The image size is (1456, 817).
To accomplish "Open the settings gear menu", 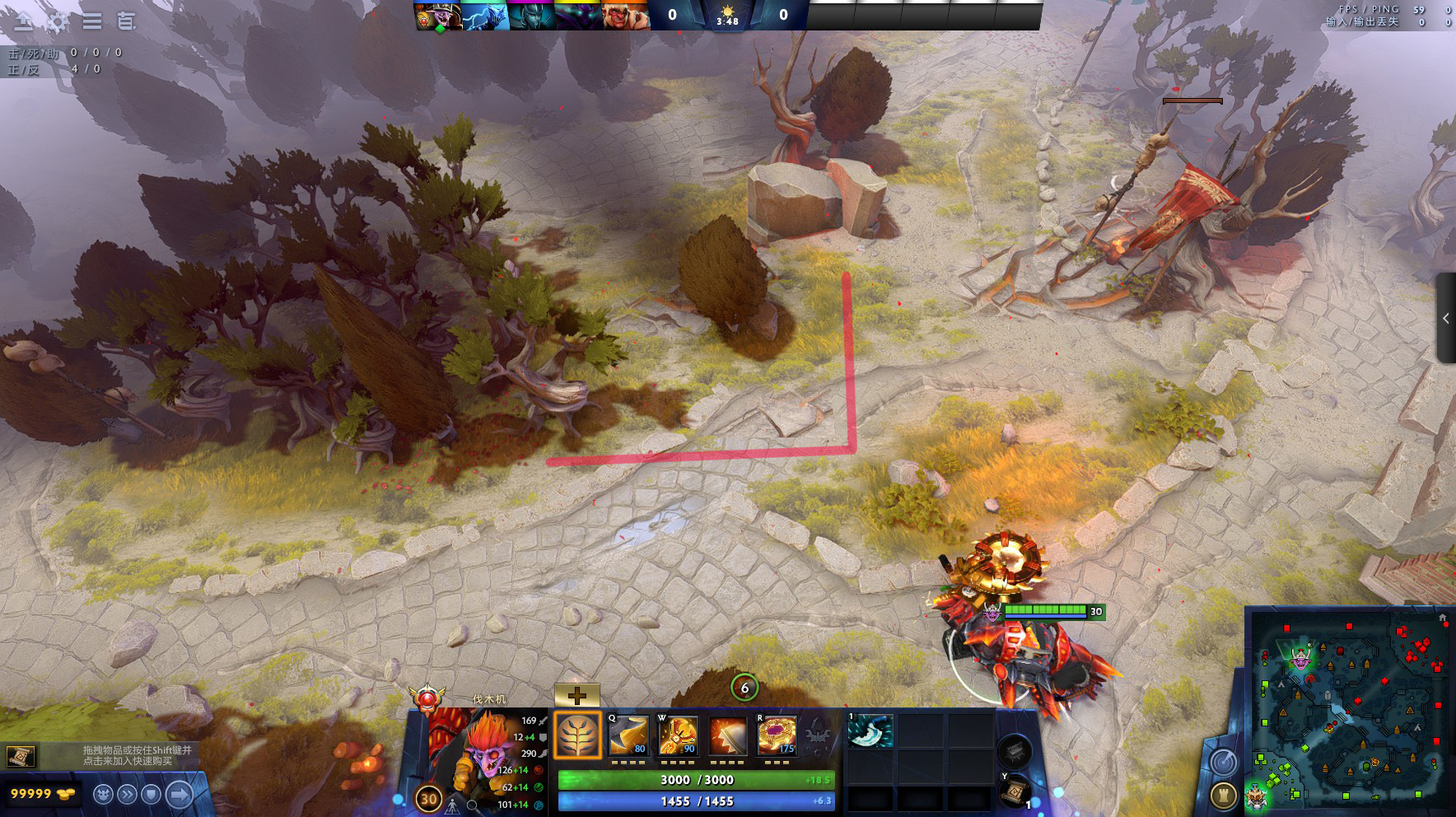I will tap(57, 20).
